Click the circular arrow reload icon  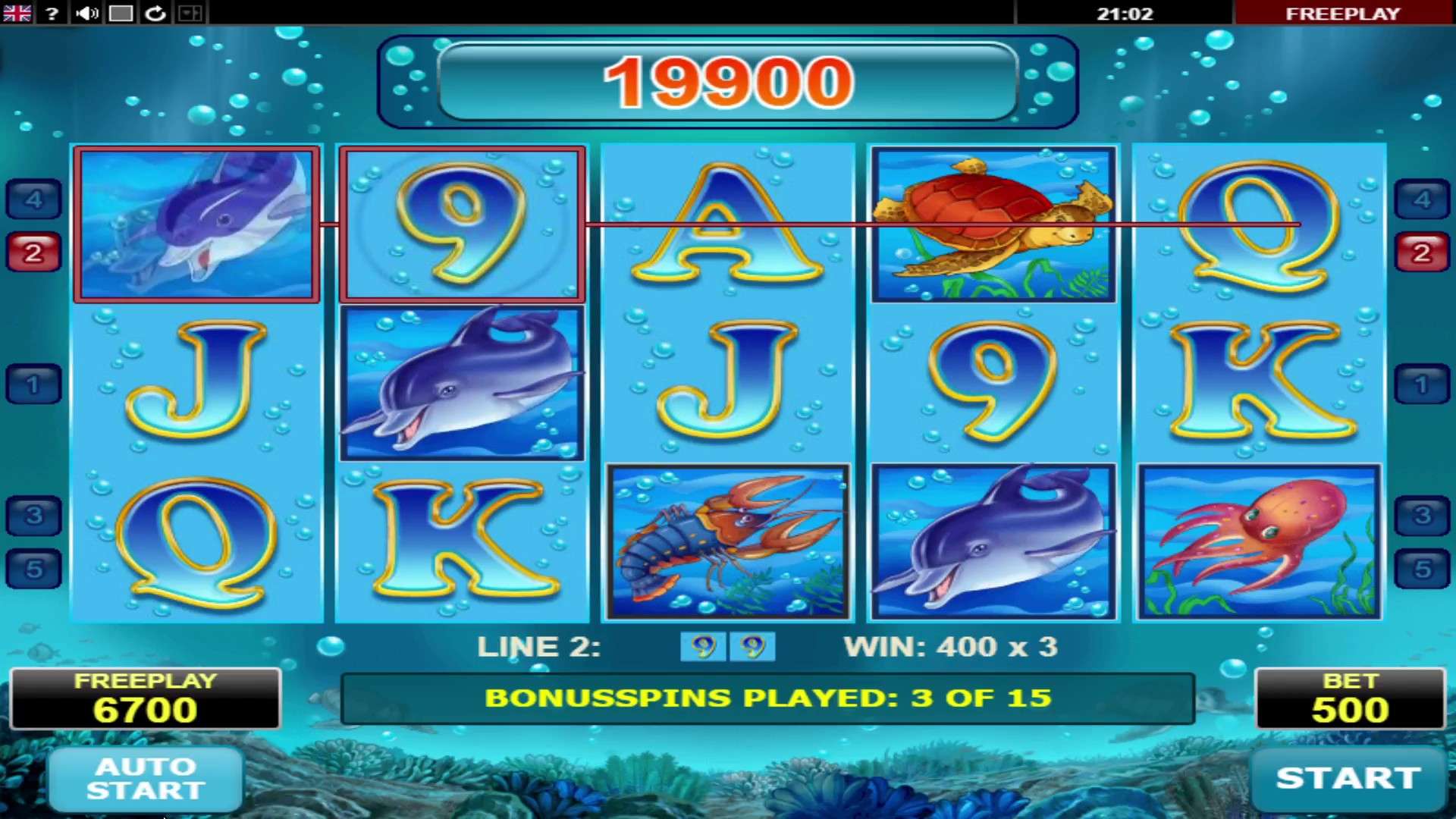pos(155,13)
